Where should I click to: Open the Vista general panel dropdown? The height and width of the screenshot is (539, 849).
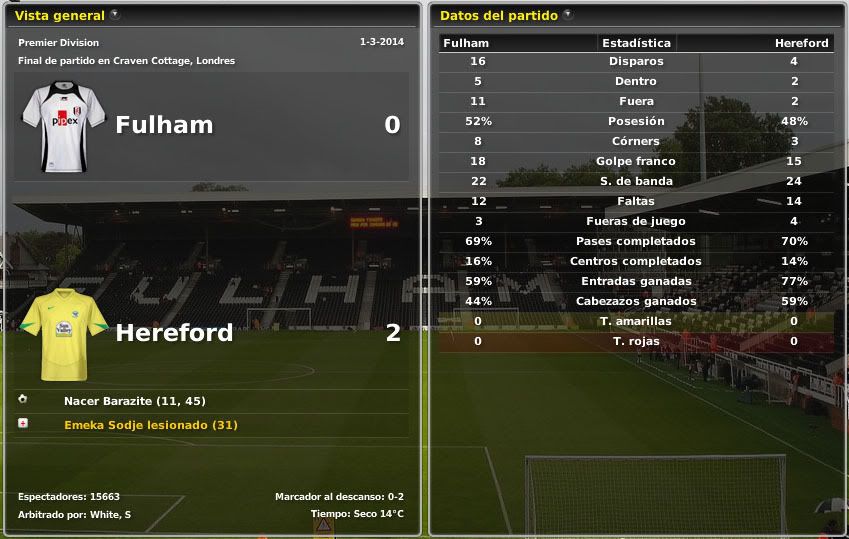coord(115,15)
